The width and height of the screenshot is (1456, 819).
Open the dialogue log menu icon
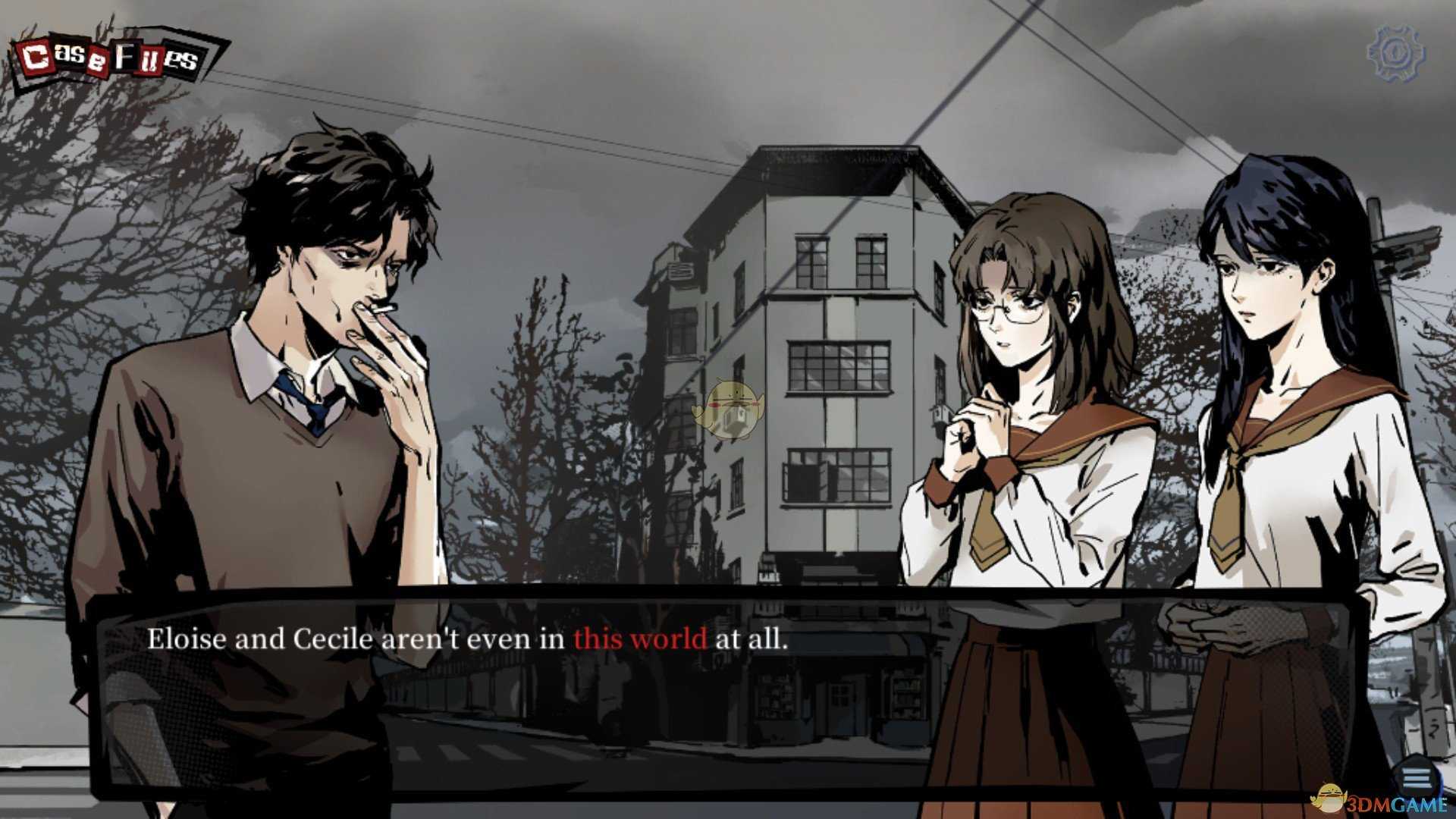(1415, 778)
